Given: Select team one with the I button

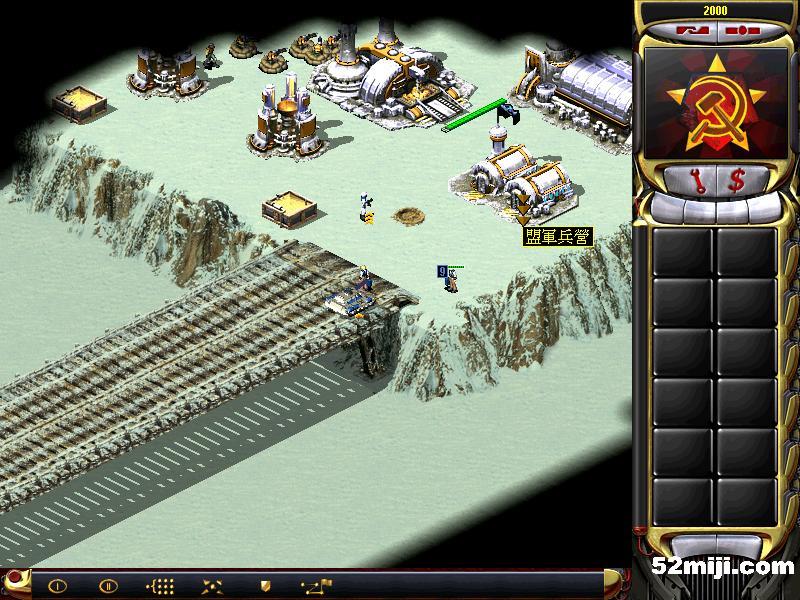Looking at the screenshot, I should point(57,586).
